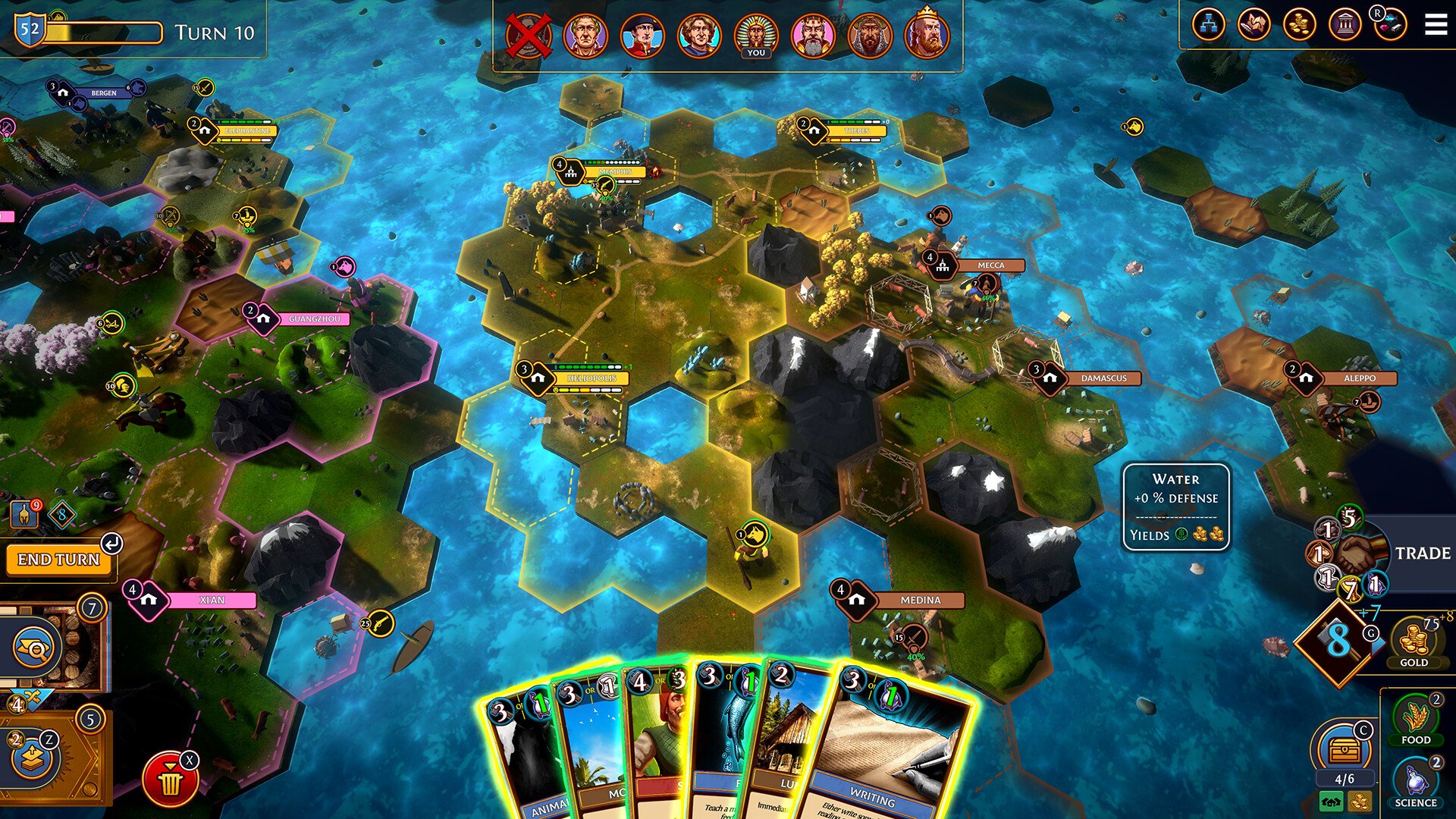Open the tech tree diagram icon

[1208, 25]
